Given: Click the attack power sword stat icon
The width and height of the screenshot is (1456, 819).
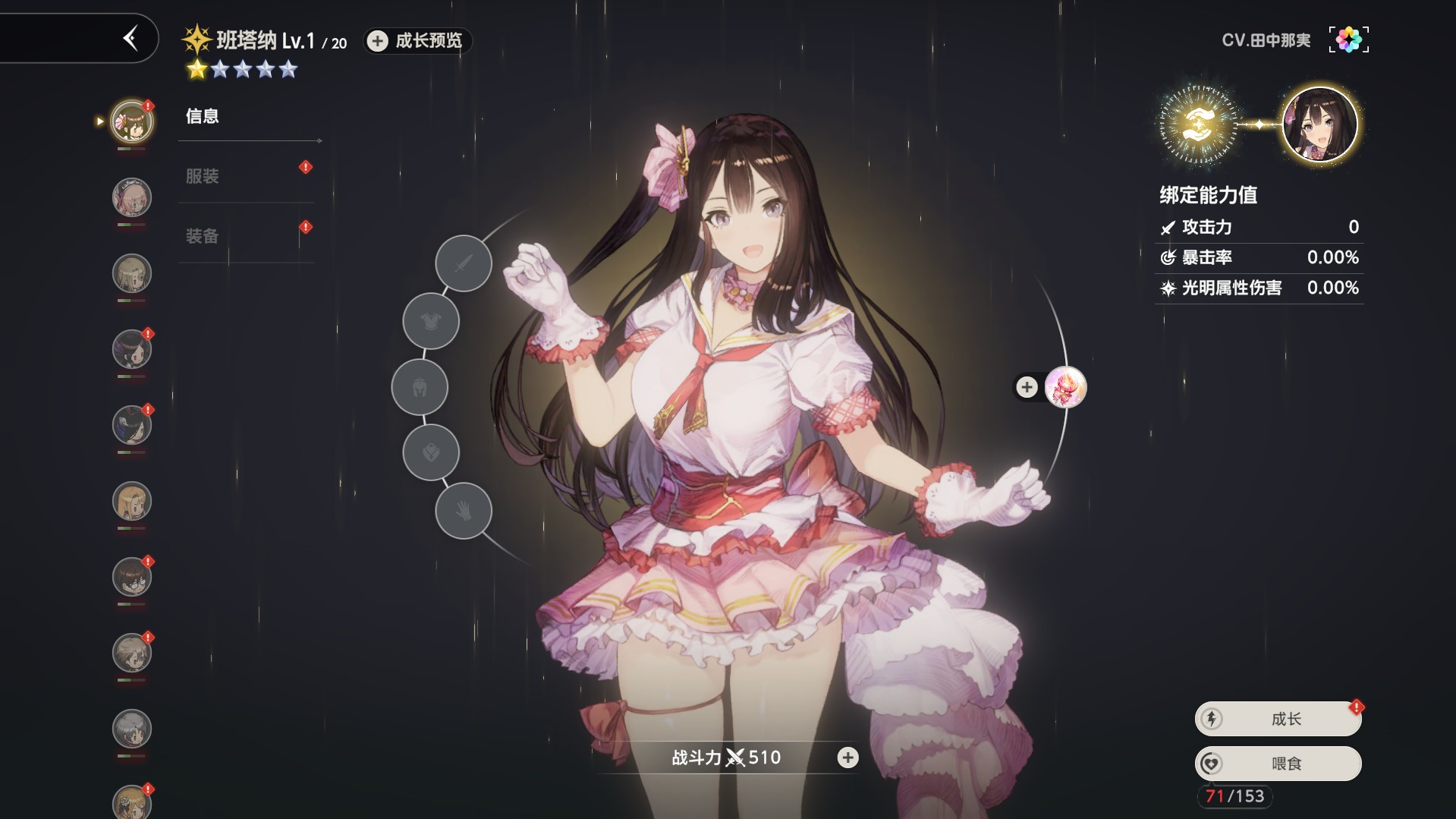Looking at the screenshot, I should click(x=1167, y=227).
